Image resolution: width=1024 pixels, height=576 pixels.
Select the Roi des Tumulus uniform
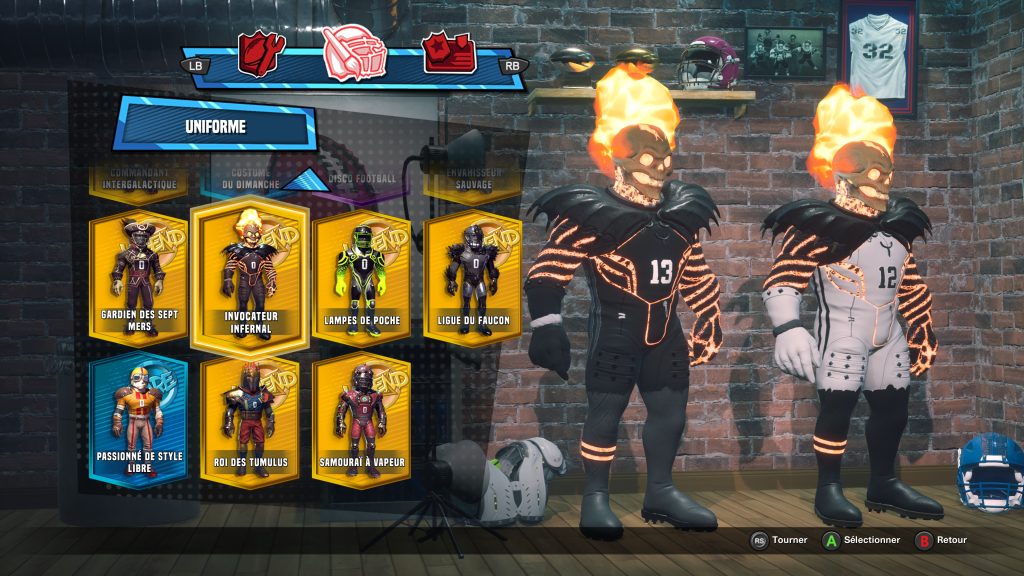[x=250, y=420]
